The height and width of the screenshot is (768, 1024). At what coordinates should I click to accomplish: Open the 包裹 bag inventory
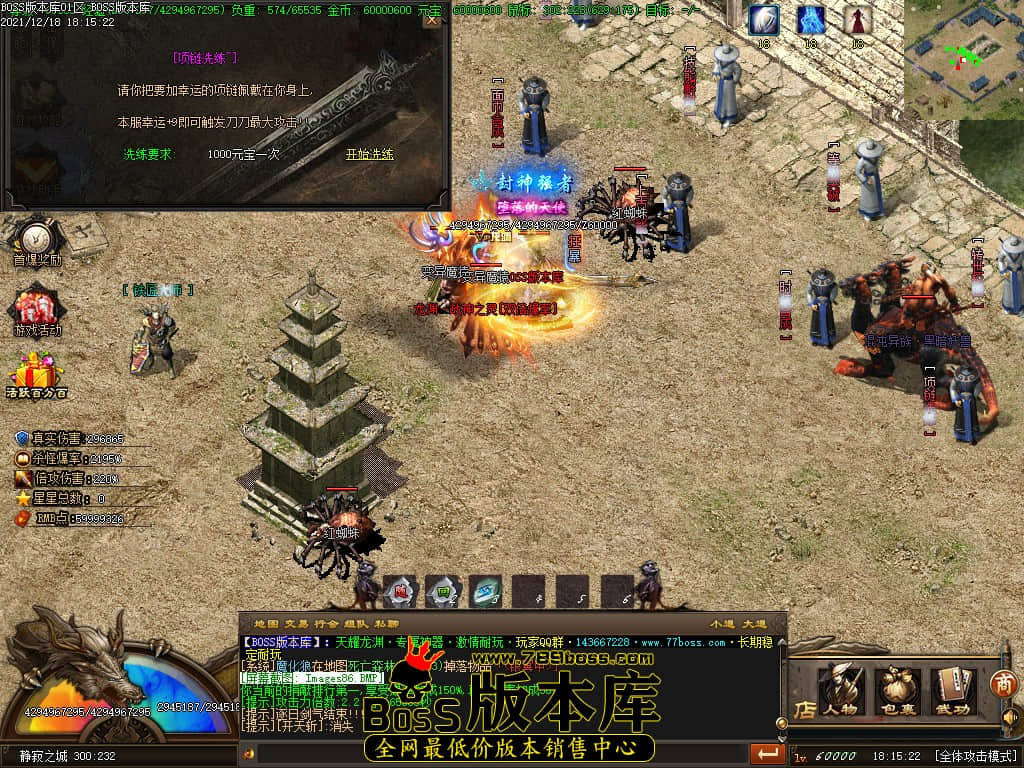[x=897, y=690]
